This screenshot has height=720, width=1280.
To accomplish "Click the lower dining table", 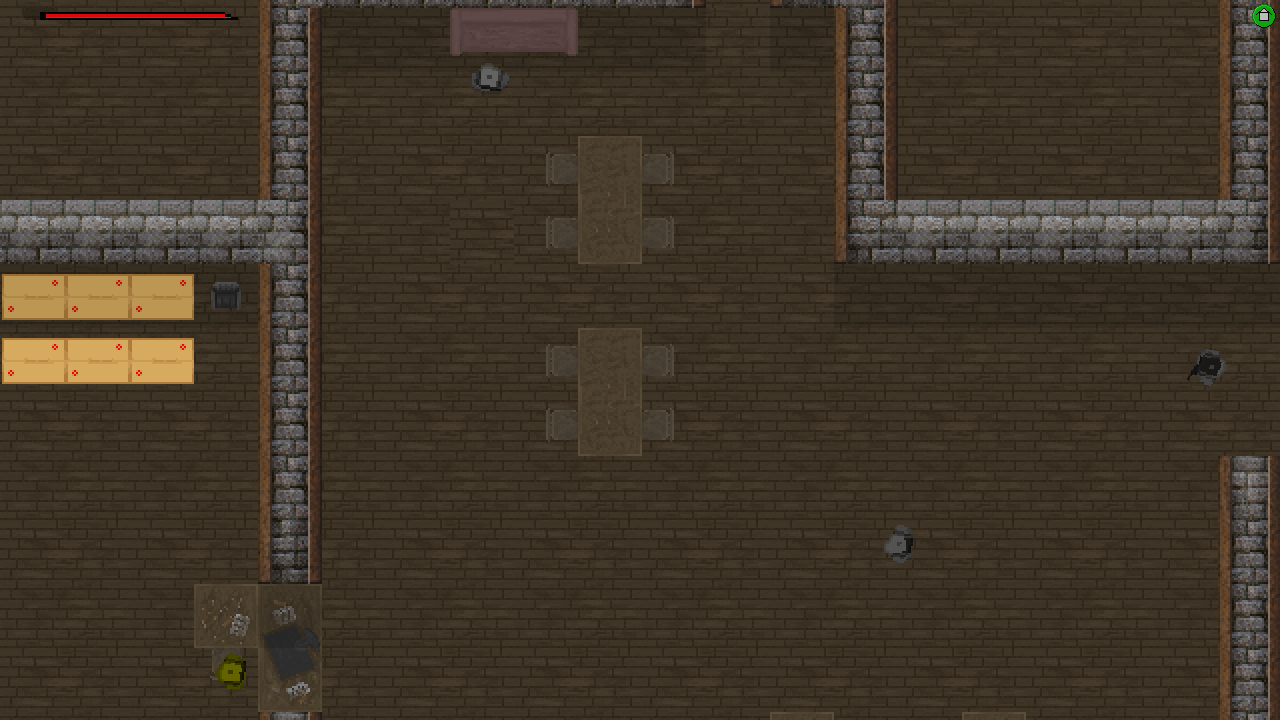I will tap(608, 390).
